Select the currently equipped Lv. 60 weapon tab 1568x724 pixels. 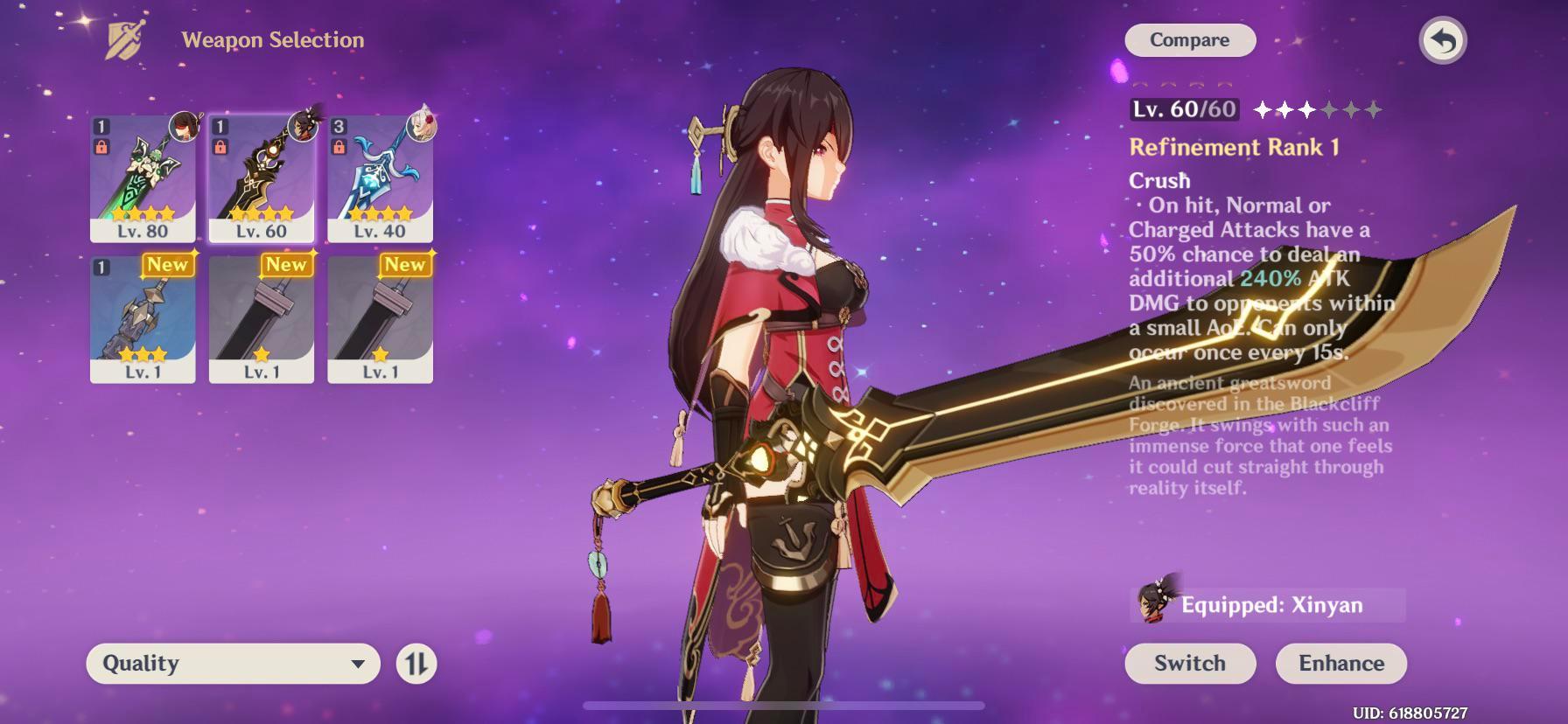[261, 175]
